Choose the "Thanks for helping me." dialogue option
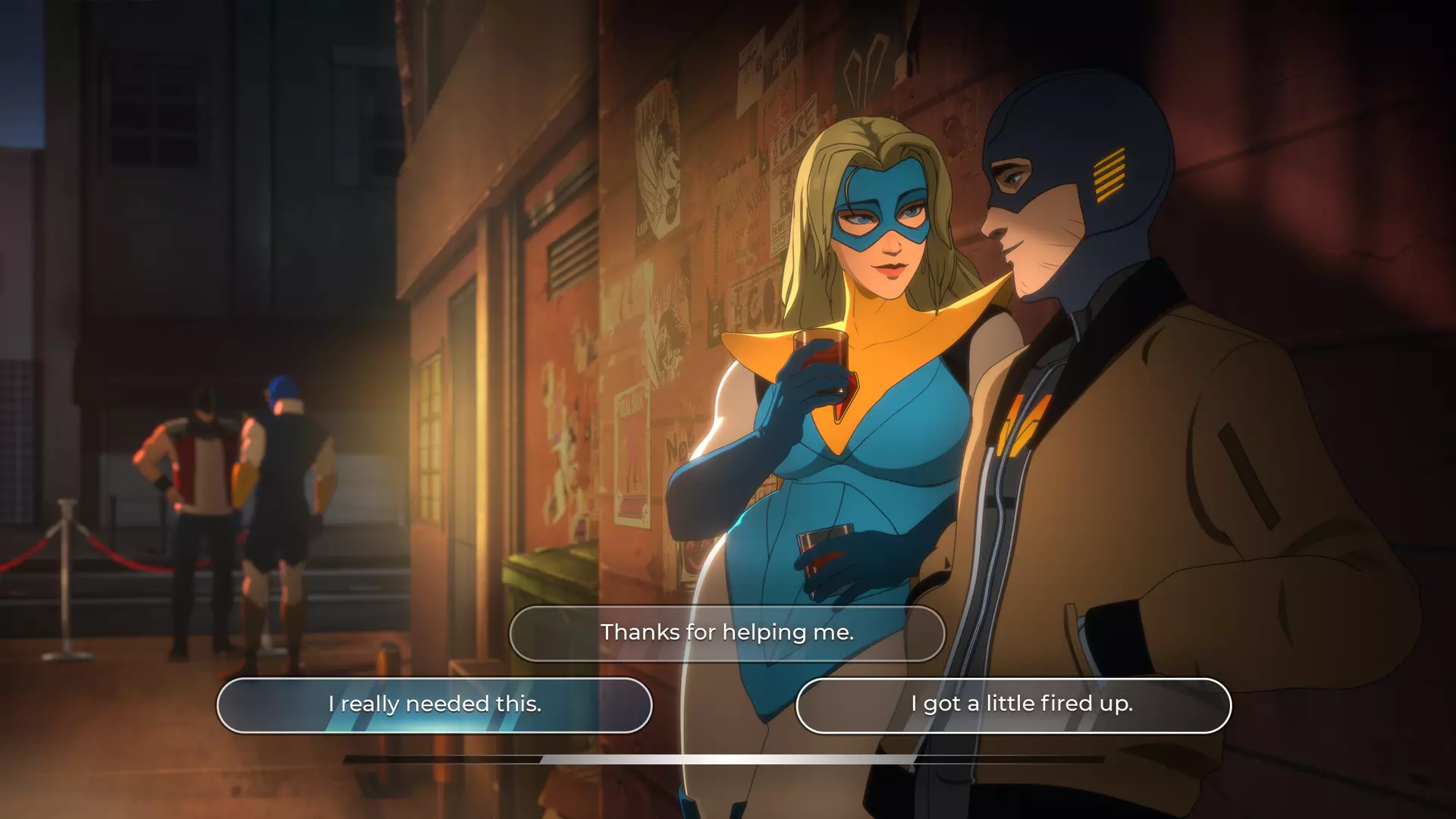 tap(726, 633)
